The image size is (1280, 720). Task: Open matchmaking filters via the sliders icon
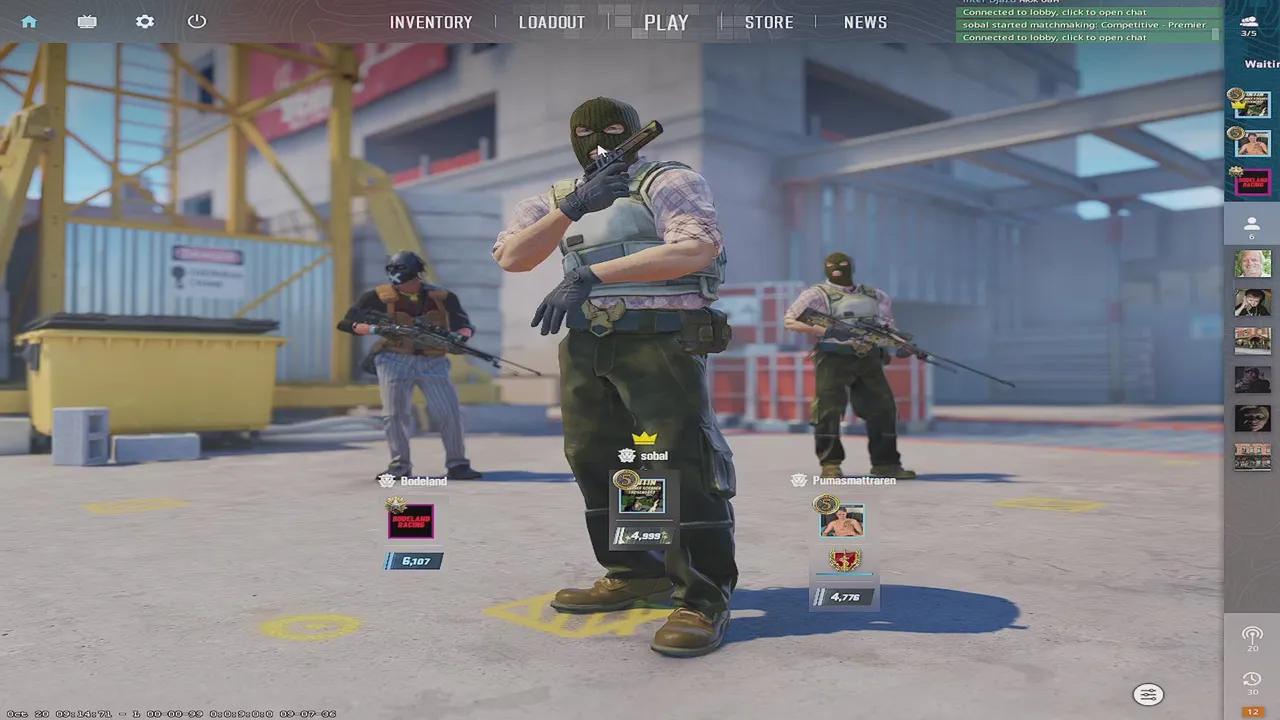tap(1148, 694)
